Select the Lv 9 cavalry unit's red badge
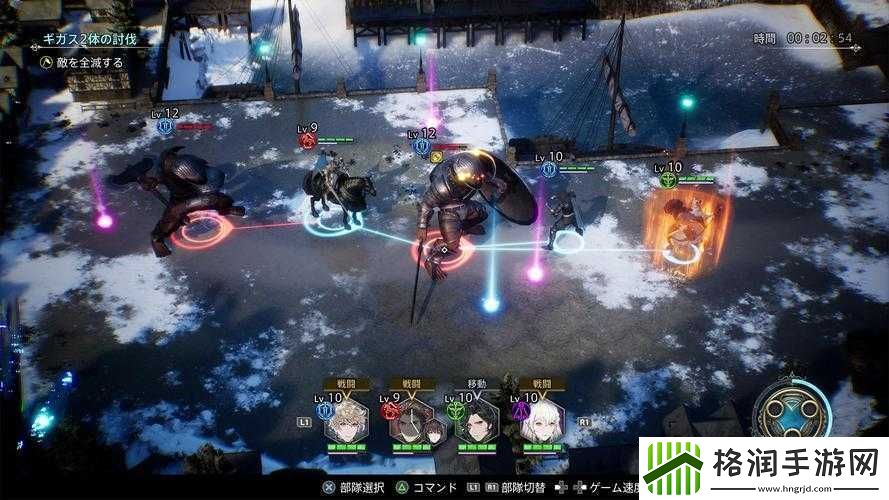Image resolution: width=889 pixels, height=500 pixels. click(x=307, y=141)
